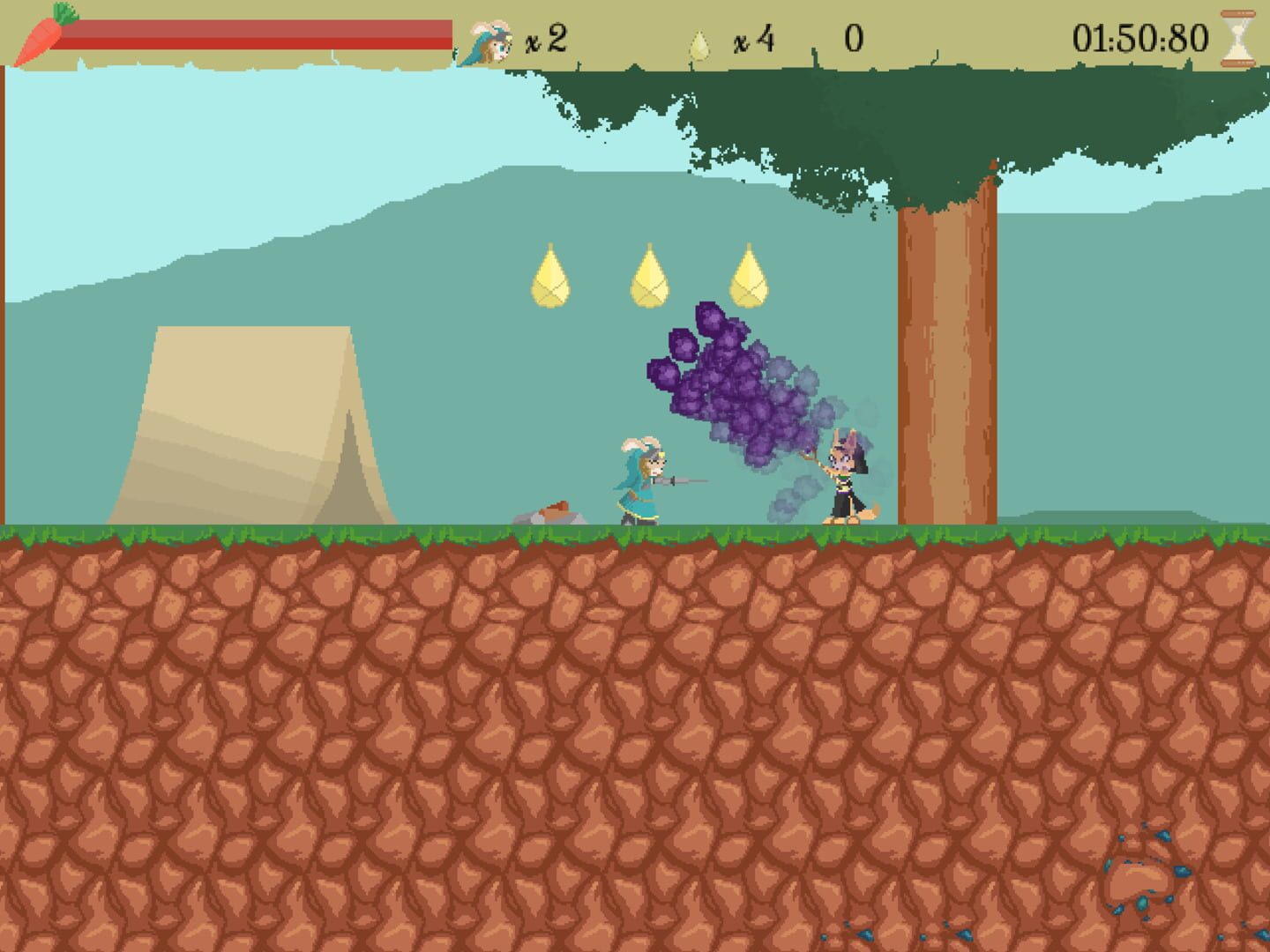Image resolution: width=1270 pixels, height=952 pixels.
Task: Click the score counter showing 0
Action: (x=852, y=37)
